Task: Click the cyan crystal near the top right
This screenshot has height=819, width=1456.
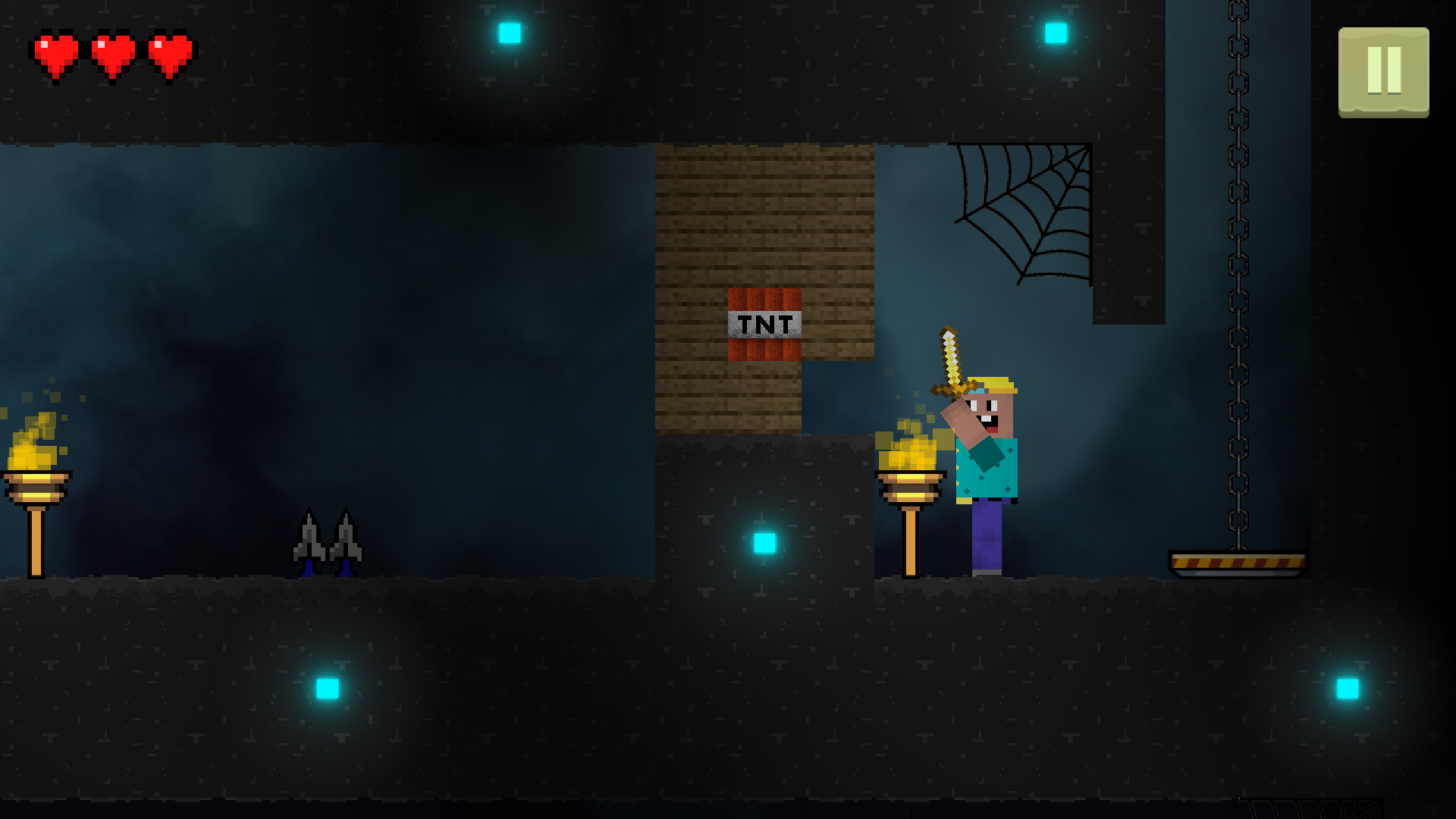Action: click(x=1054, y=32)
